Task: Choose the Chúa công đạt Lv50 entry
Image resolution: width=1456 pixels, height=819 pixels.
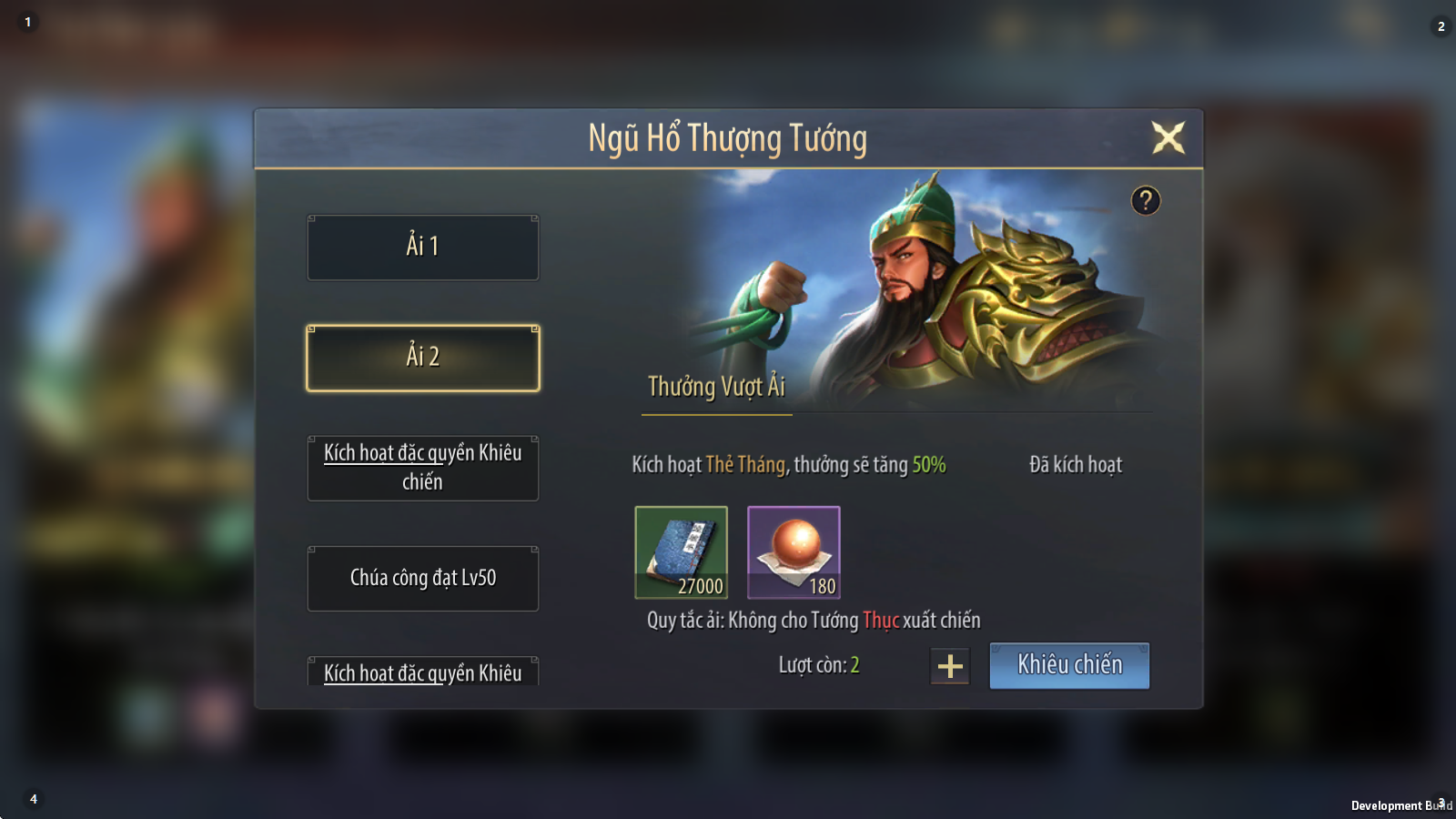Action: (x=423, y=579)
